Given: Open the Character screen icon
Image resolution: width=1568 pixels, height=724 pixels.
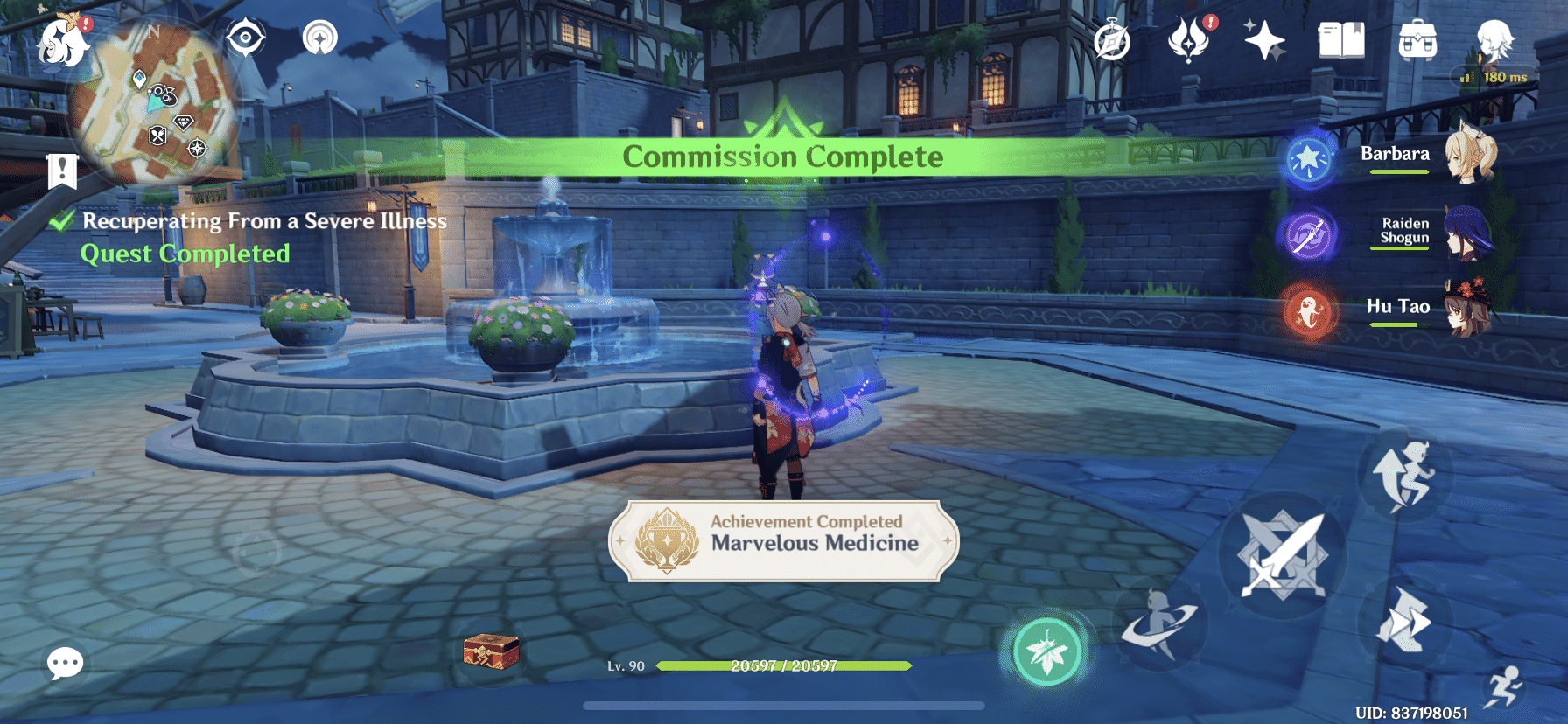Looking at the screenshot, I should coord(1493,38).
